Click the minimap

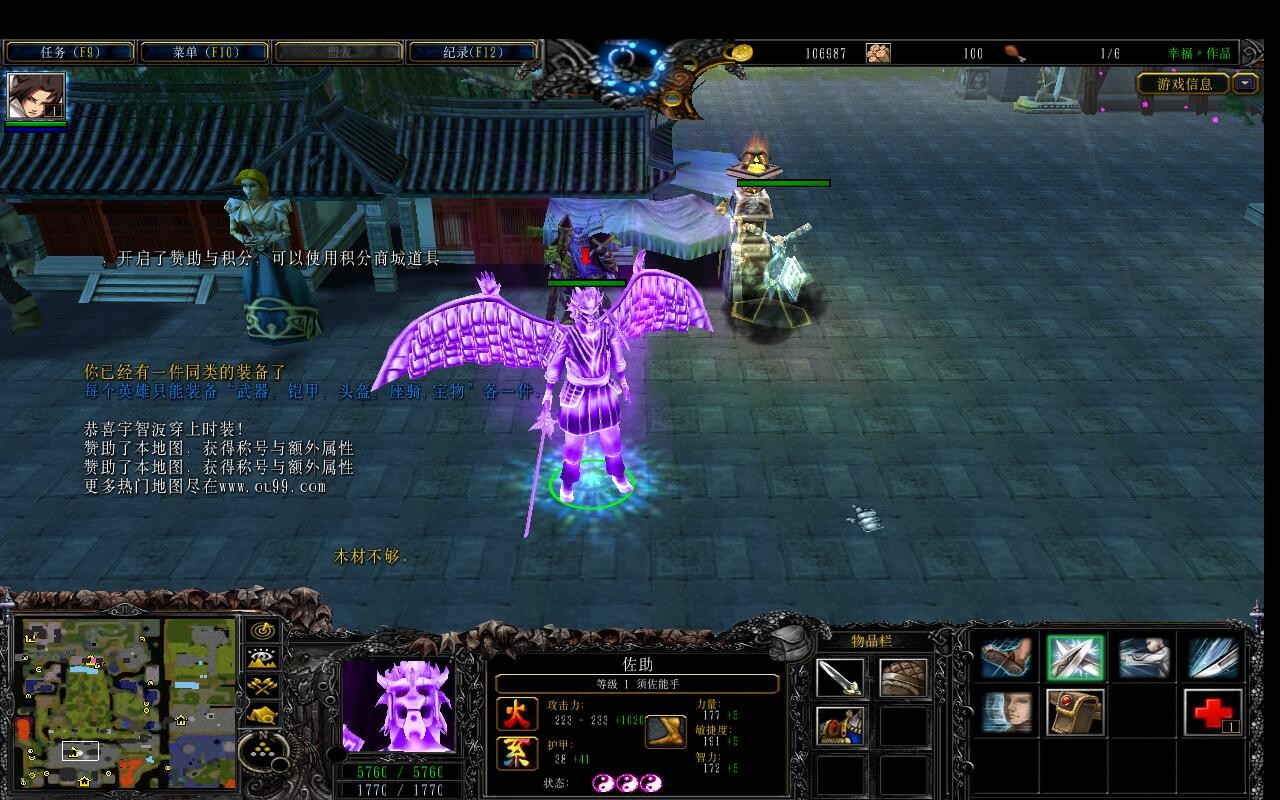(125, 702)
